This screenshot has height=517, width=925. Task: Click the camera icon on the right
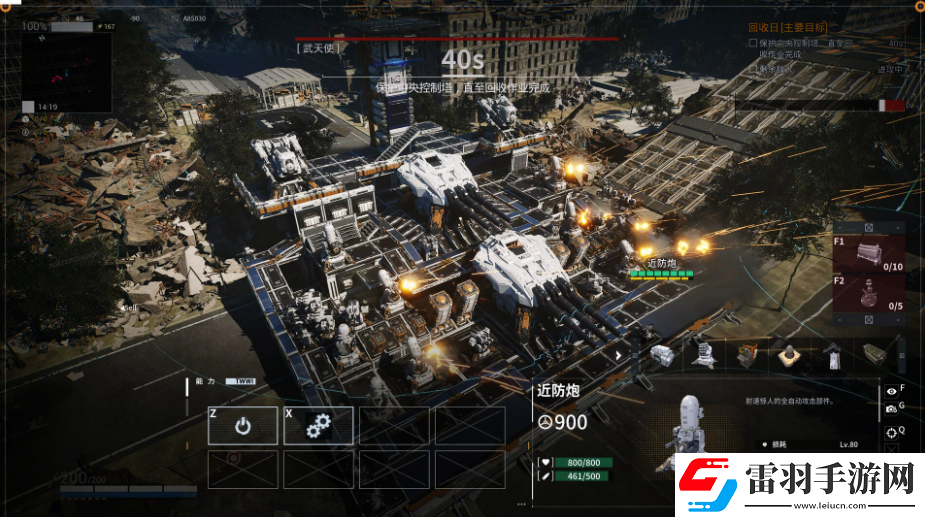click(x=890, y=410)
